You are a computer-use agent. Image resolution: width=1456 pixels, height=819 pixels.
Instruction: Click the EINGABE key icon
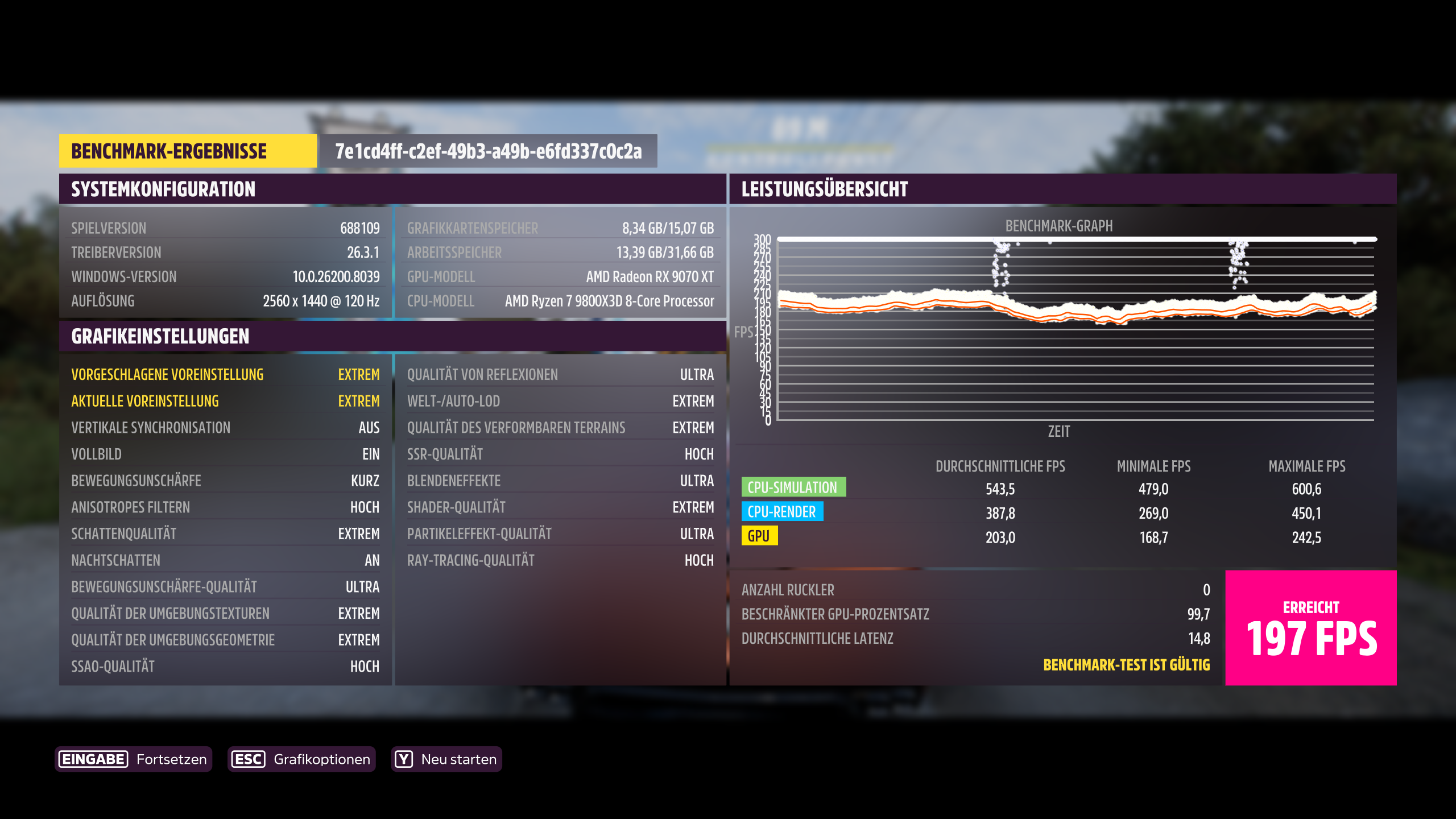(x=93, y=758)
